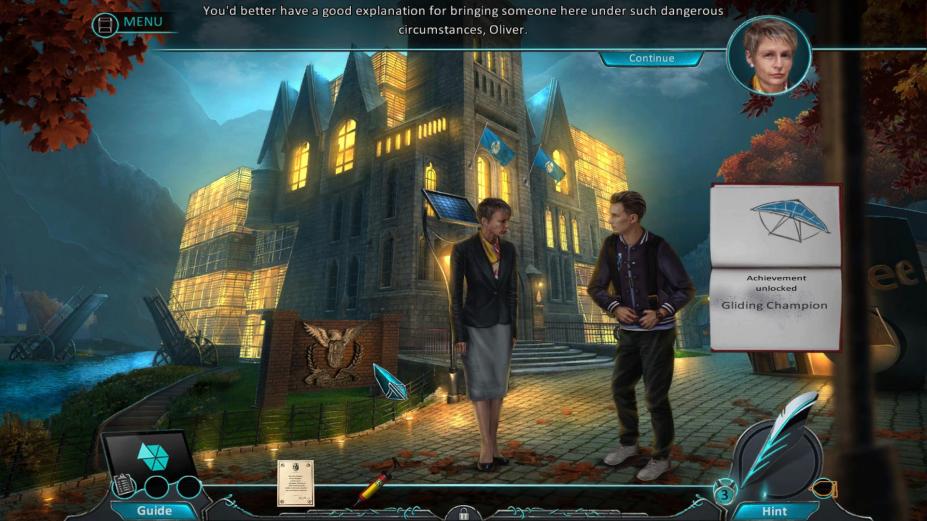Continue the dialogue
This screenshot has width=927, height=521.
651,58
